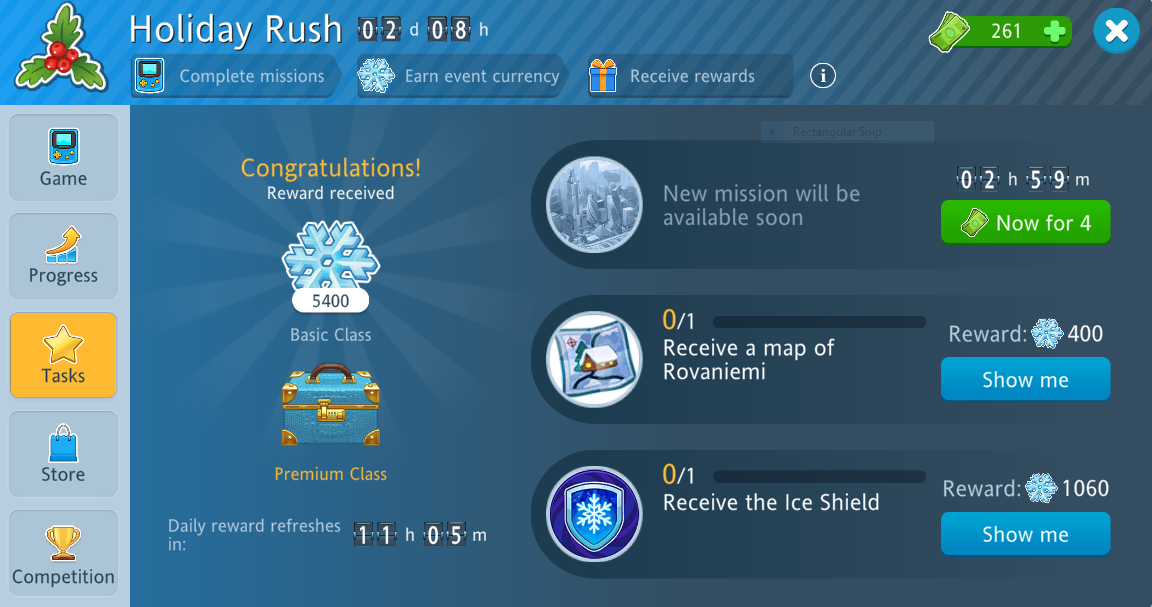Select the Ice Shield task icon
The width and height of the screenshot is (1152, 607).
point(594,514)
